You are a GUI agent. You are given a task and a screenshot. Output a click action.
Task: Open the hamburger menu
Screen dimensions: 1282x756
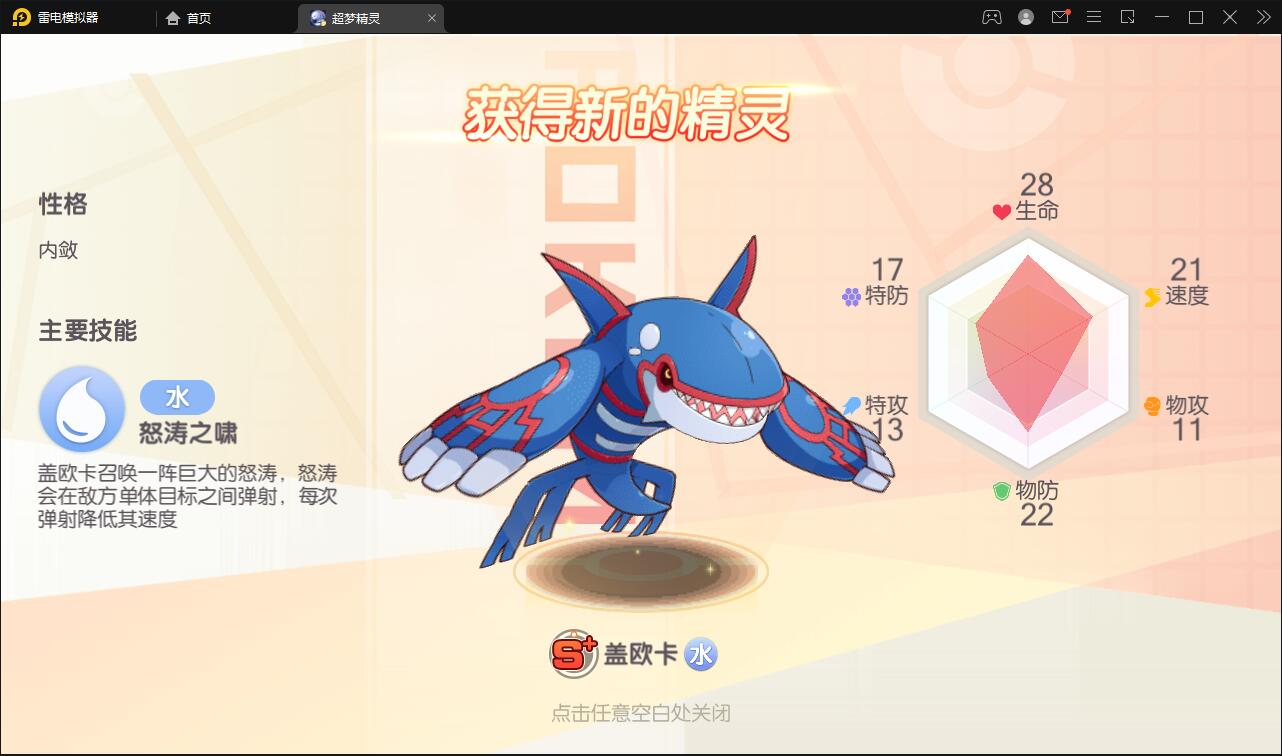click(1094, 17)
